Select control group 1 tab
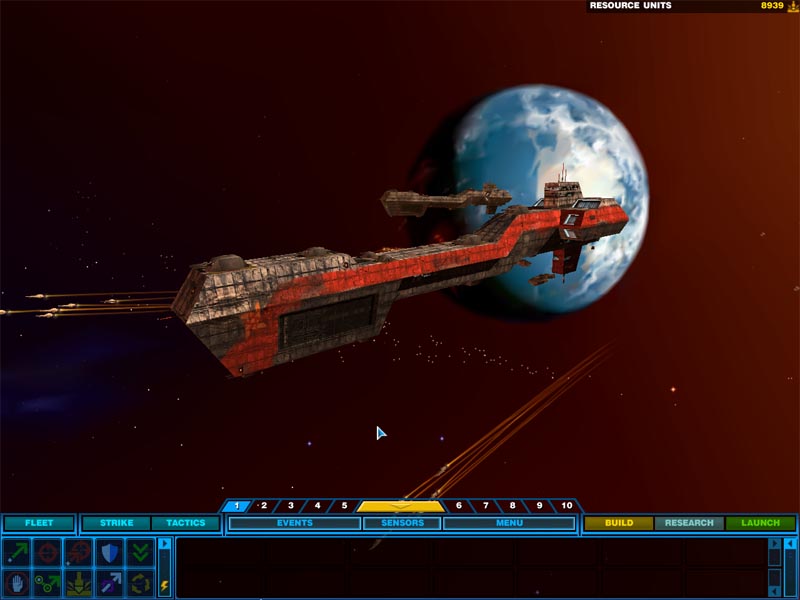Viewport: 800px width, 600px height. [236, 506]
